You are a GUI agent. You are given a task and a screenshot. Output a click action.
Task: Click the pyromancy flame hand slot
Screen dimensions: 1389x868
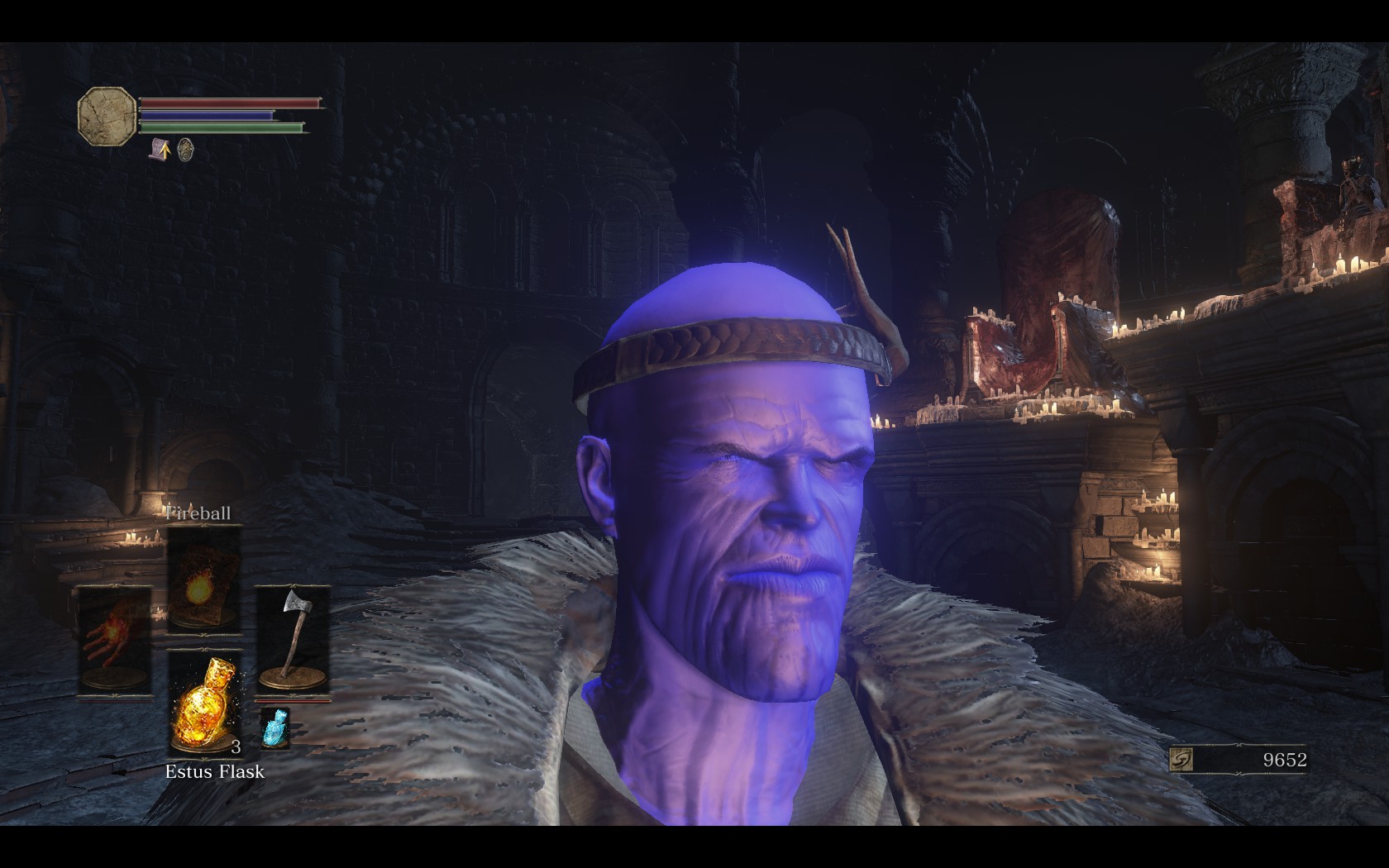(x=115, y=640)
